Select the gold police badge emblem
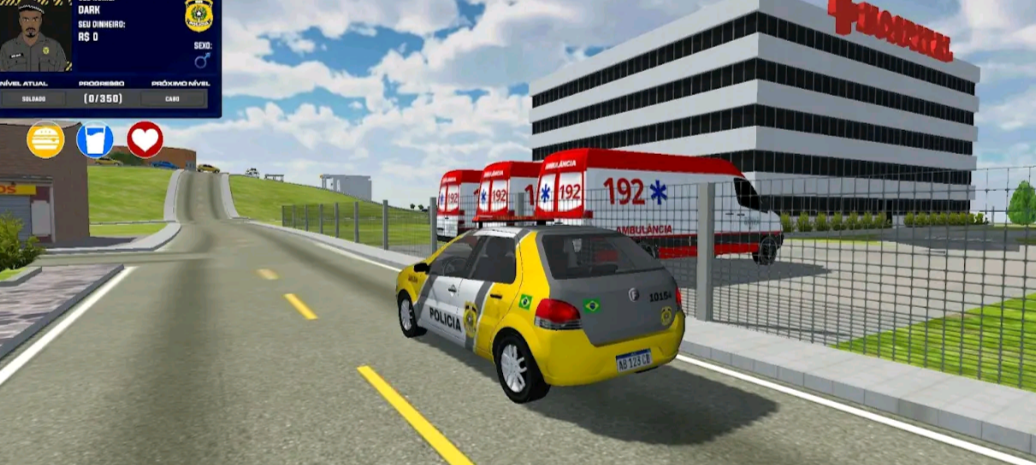 coord(199,15)
